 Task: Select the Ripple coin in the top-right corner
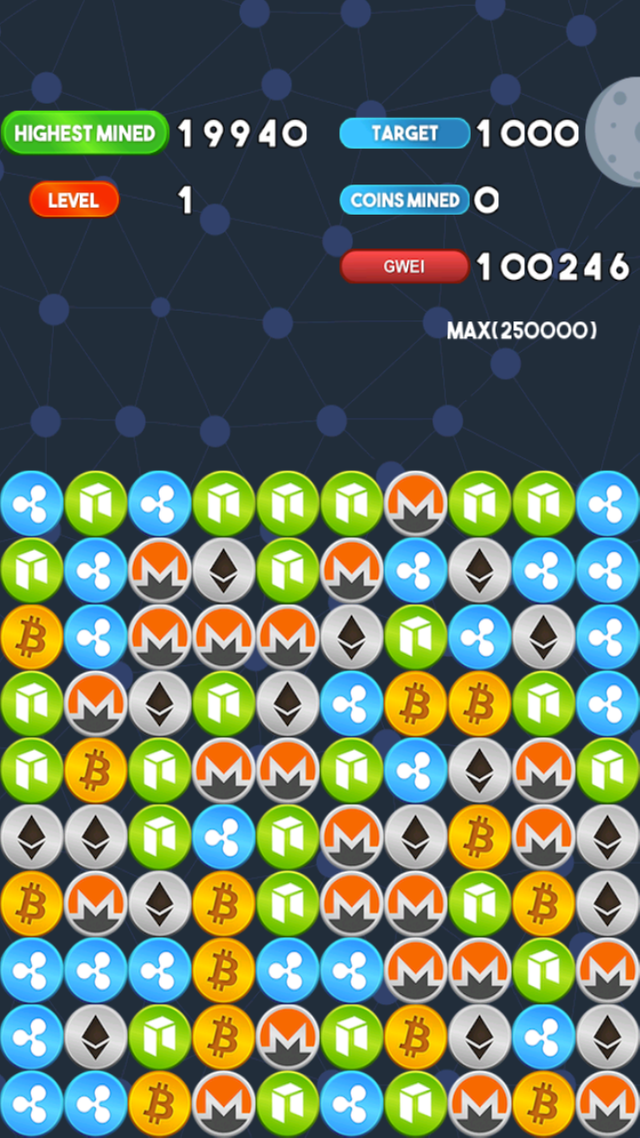pos(608,503)
